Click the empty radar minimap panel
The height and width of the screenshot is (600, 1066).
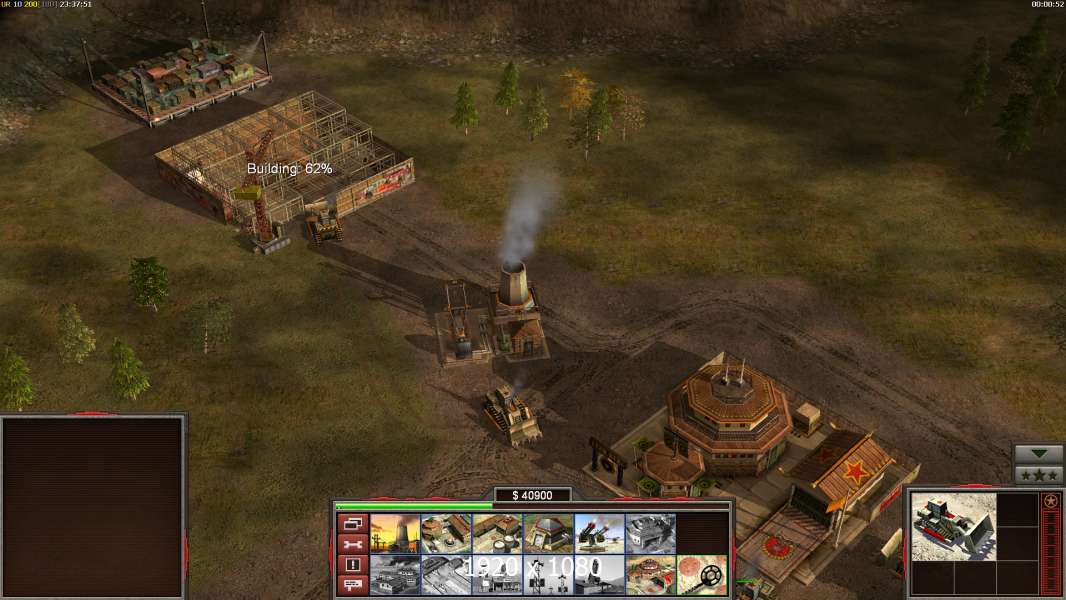[x=94, y=507]
